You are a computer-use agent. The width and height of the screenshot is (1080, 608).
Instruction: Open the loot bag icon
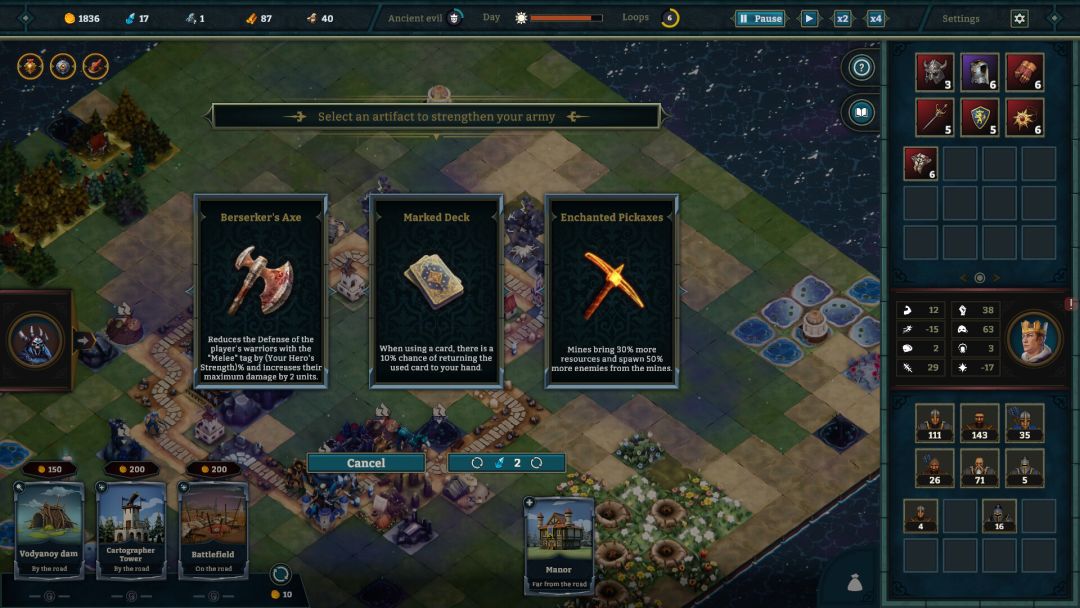point(857,583)
